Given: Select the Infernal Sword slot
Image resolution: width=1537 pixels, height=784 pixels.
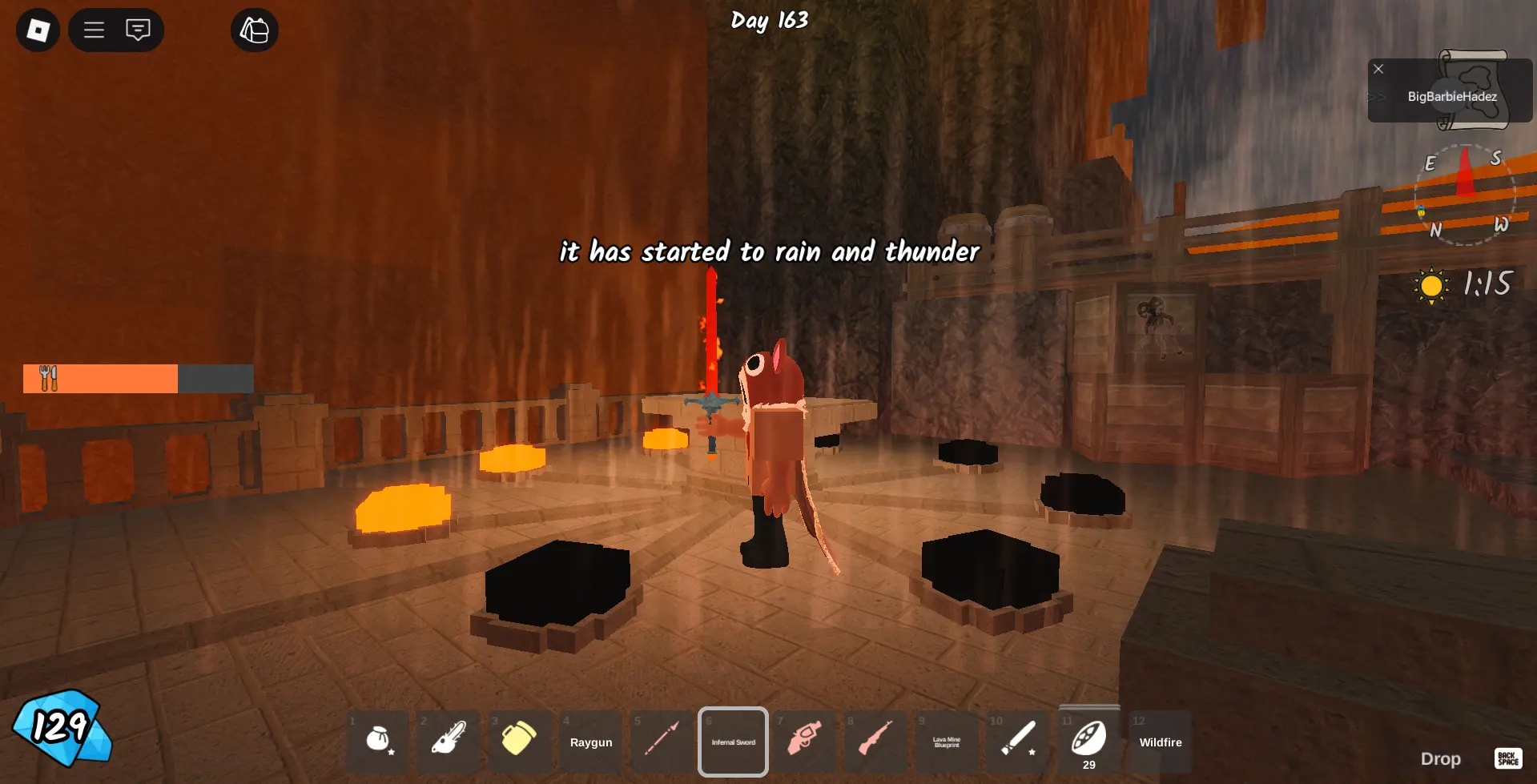Looking at the screenshot, I should coord(733,742).
